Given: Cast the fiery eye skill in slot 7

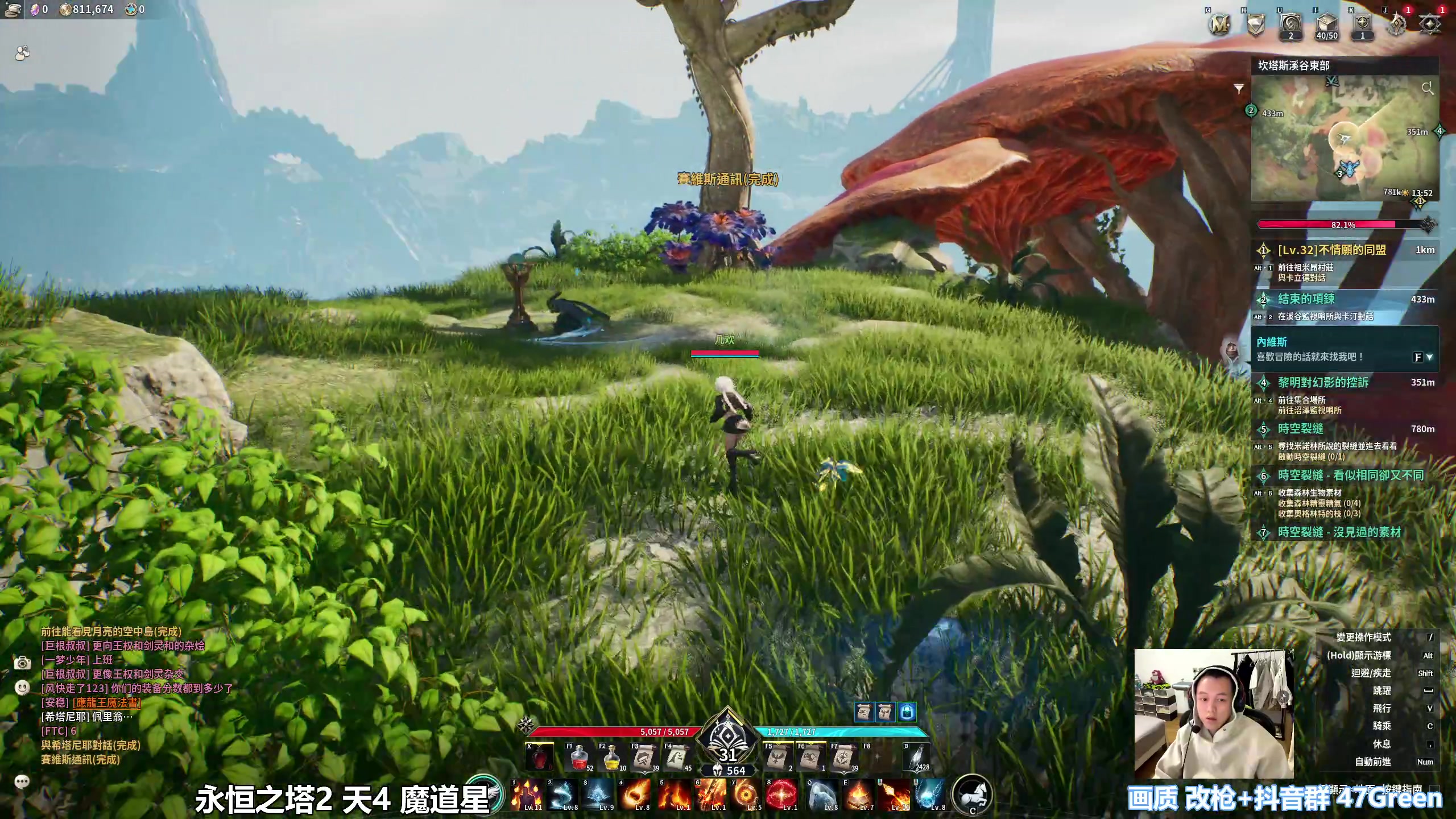Looking at the screenshot, I should 747,795.
